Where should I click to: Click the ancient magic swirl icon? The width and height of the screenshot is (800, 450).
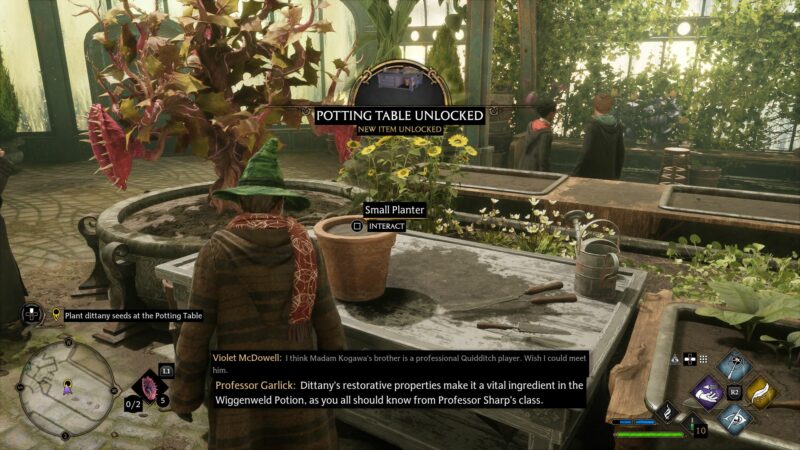(x=665, y=411)
